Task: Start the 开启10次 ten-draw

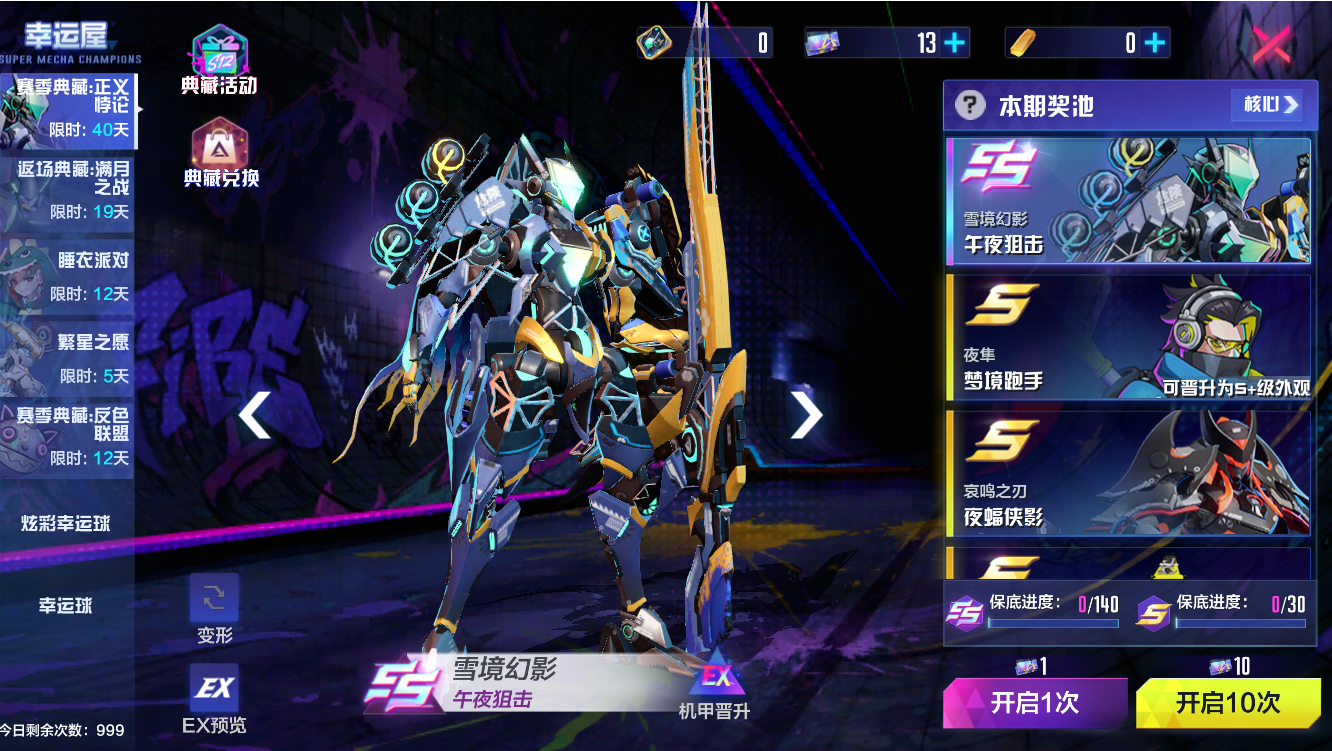Action: pyautogui.click(x=1227, y=702)
